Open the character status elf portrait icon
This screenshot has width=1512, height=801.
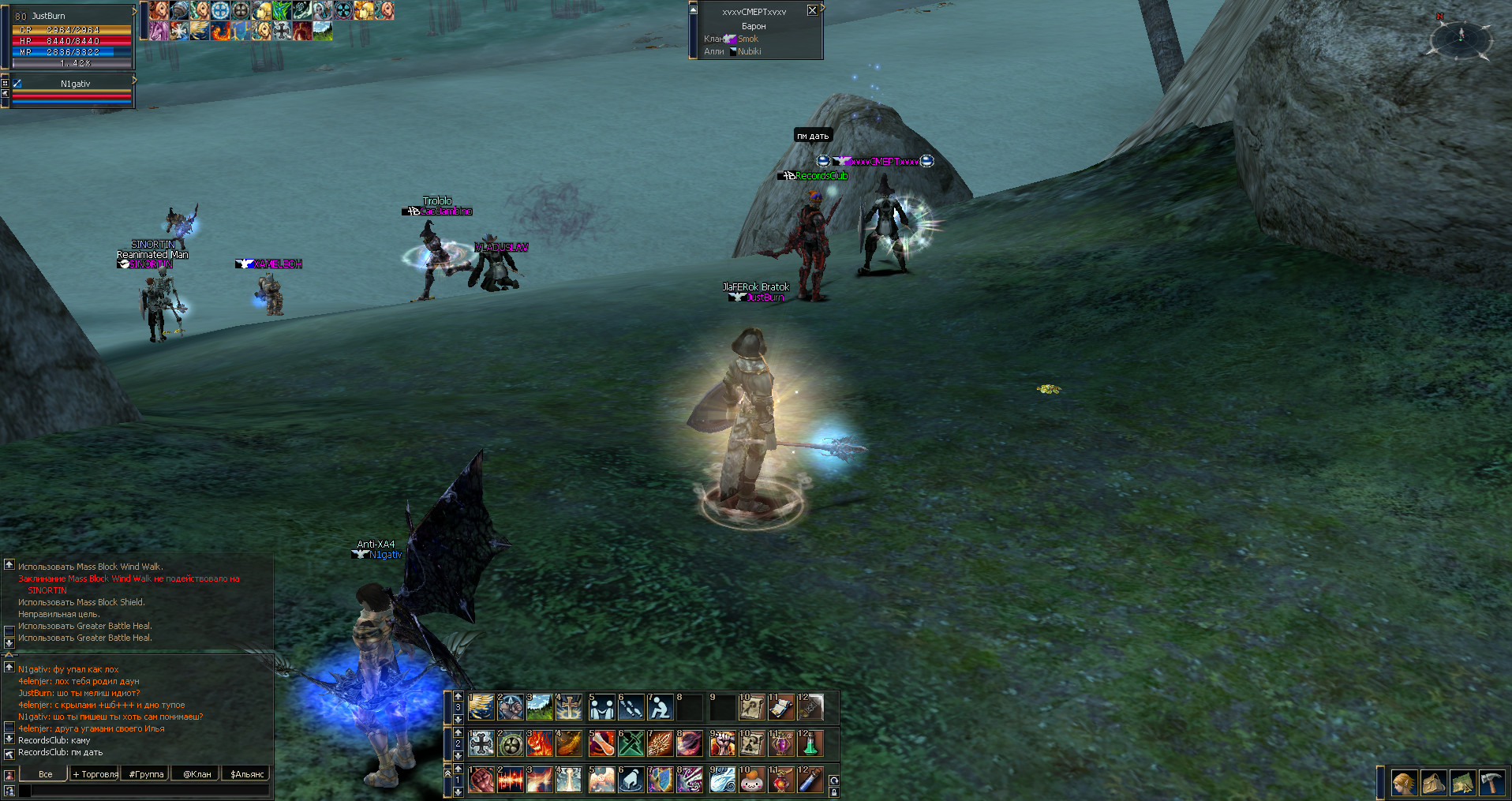(x=1404, y=783)
